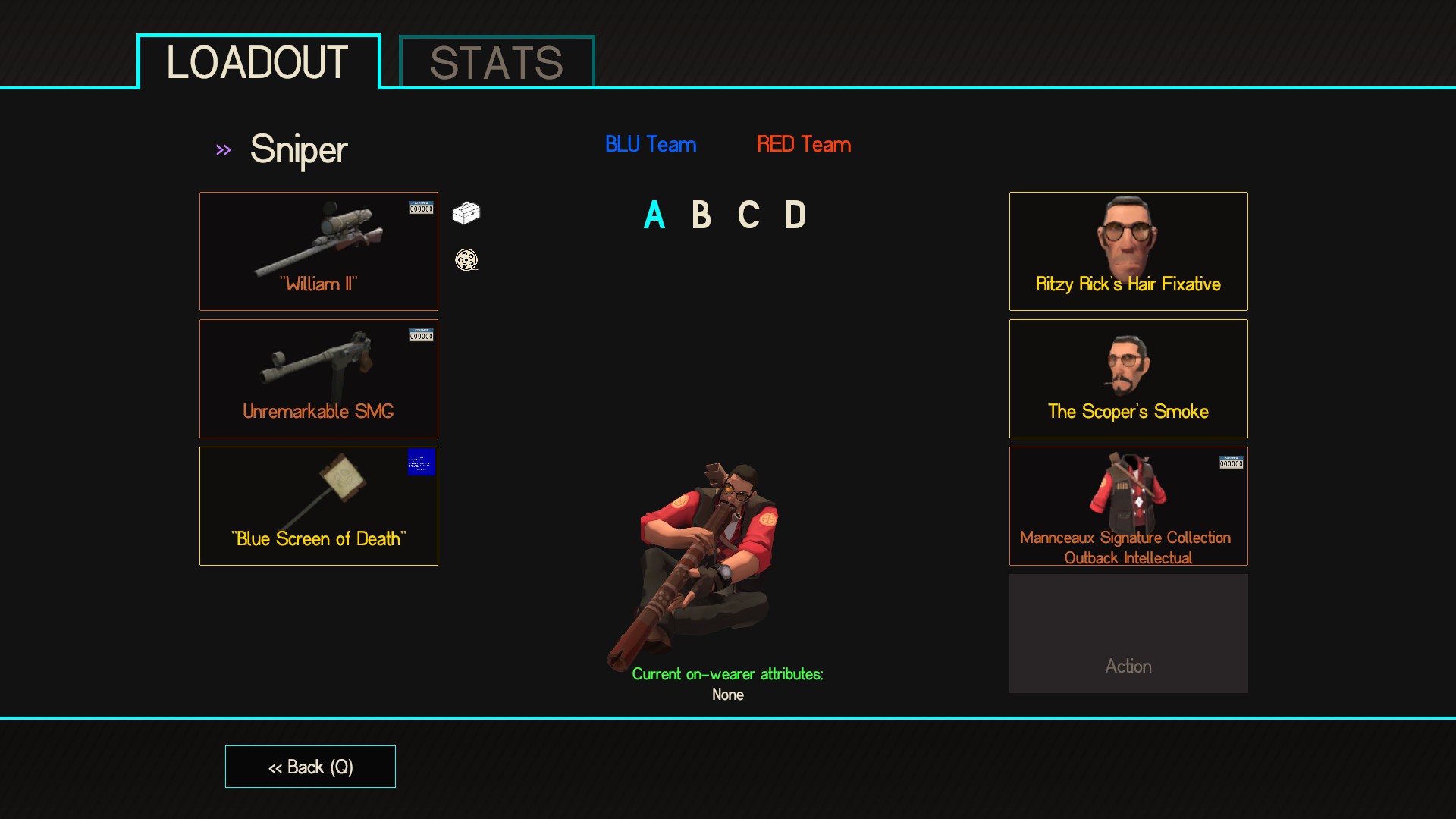Select loadout preset C

pyautogui.click(x=748, y=215)
